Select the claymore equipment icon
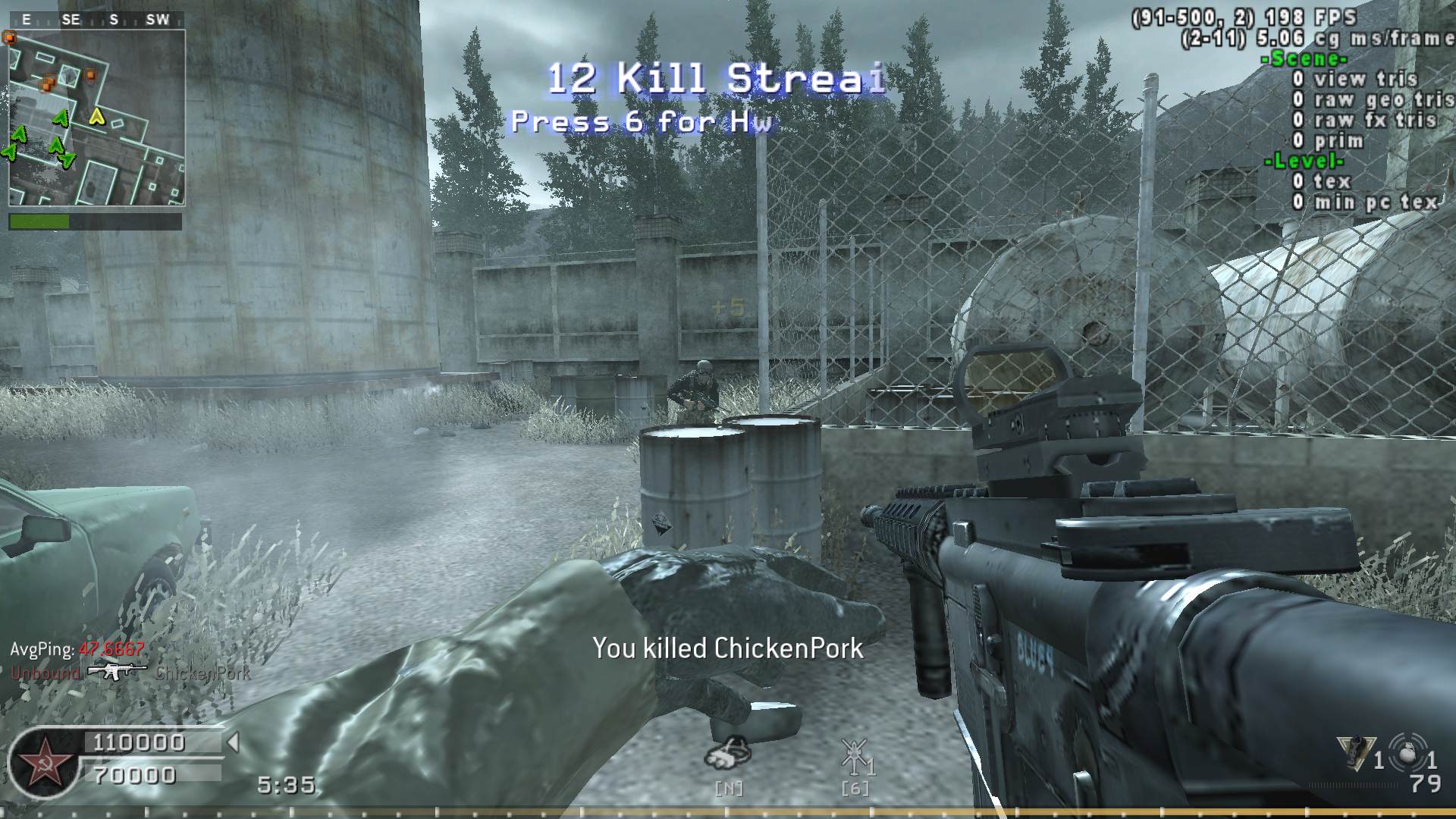 [1356, 752]
